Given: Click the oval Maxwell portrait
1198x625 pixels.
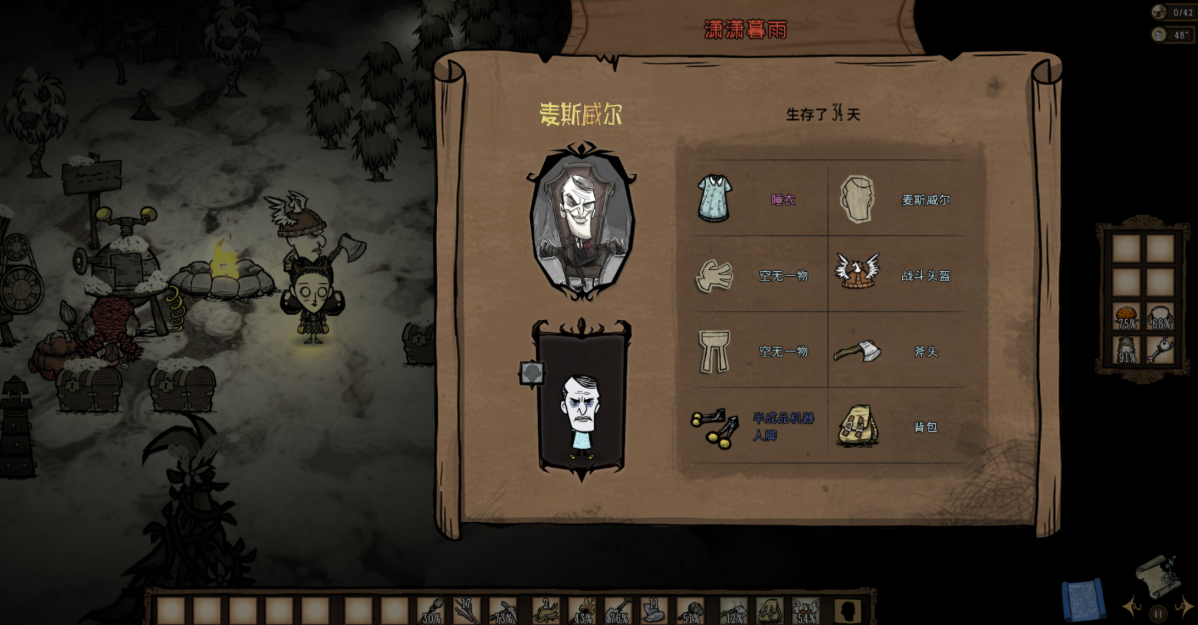Looking at the screenshot, I should (582, 220).
